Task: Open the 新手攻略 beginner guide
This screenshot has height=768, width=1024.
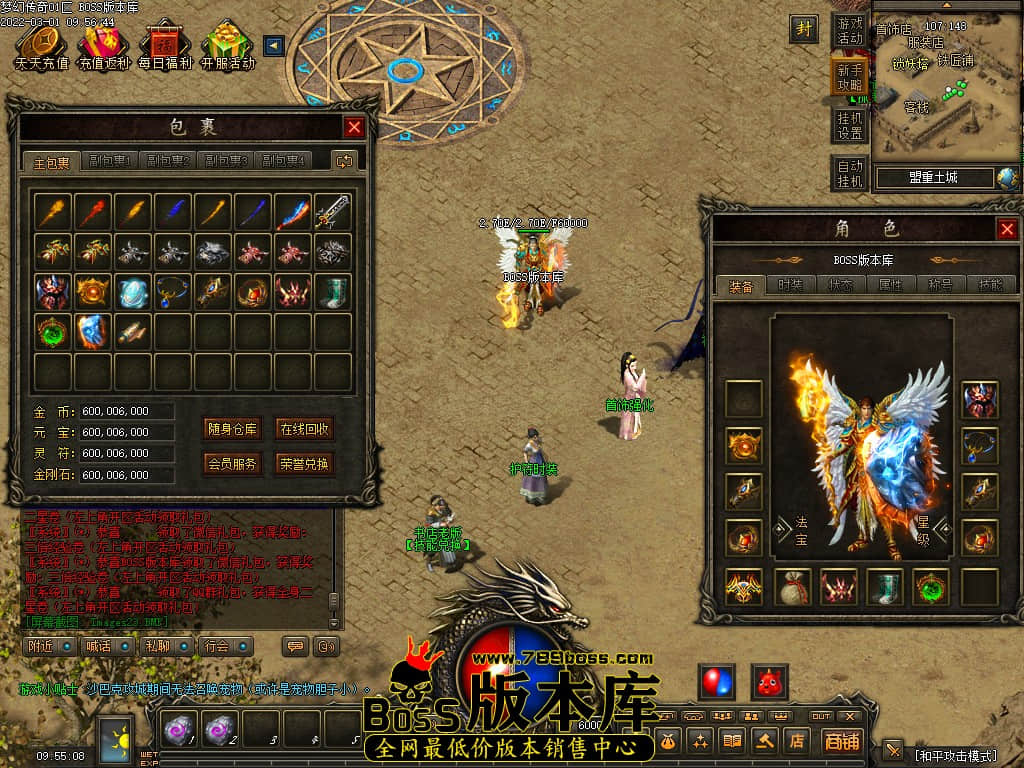Action: (850, 77)
